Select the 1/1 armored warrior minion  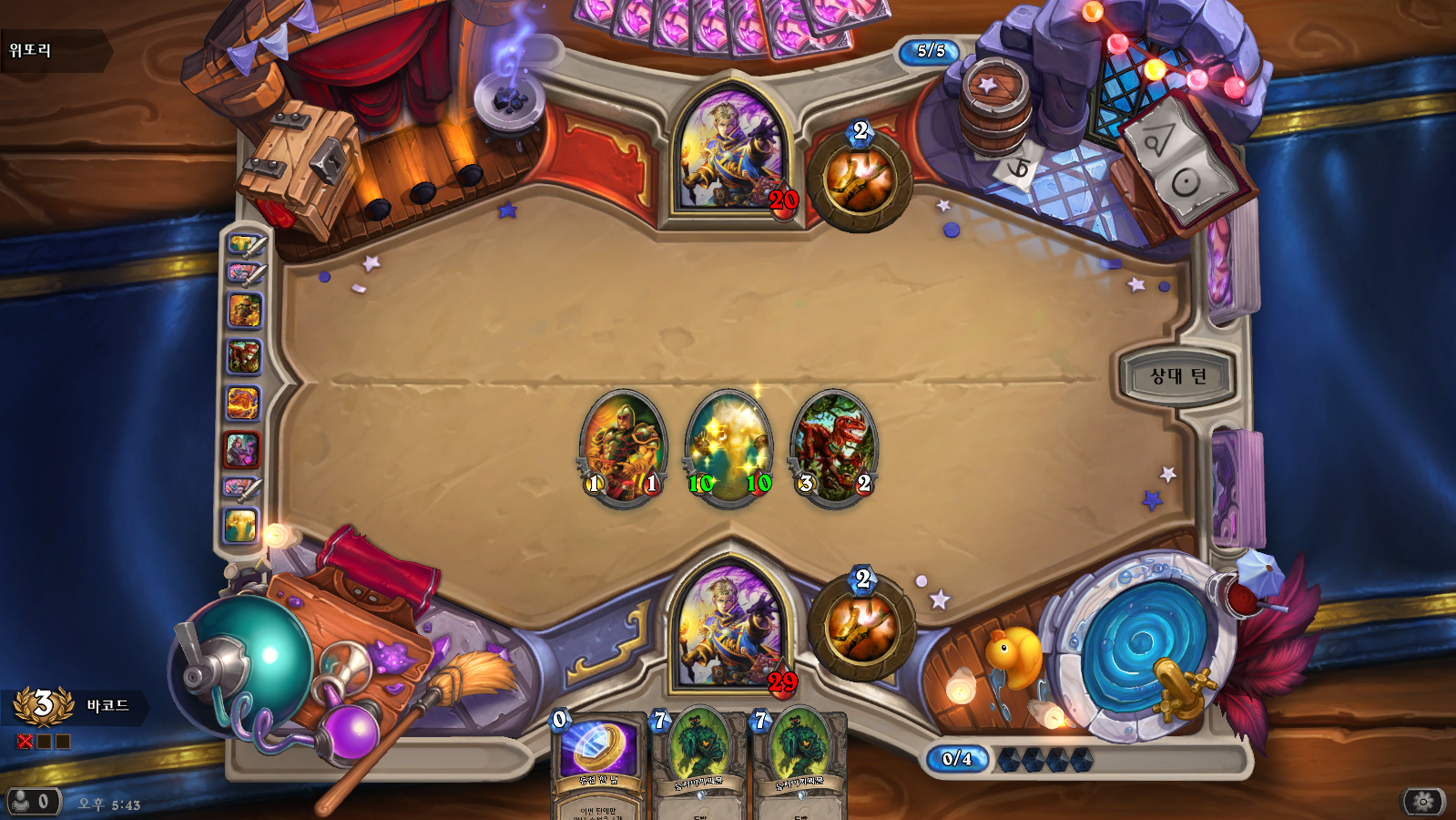[623, 446]
